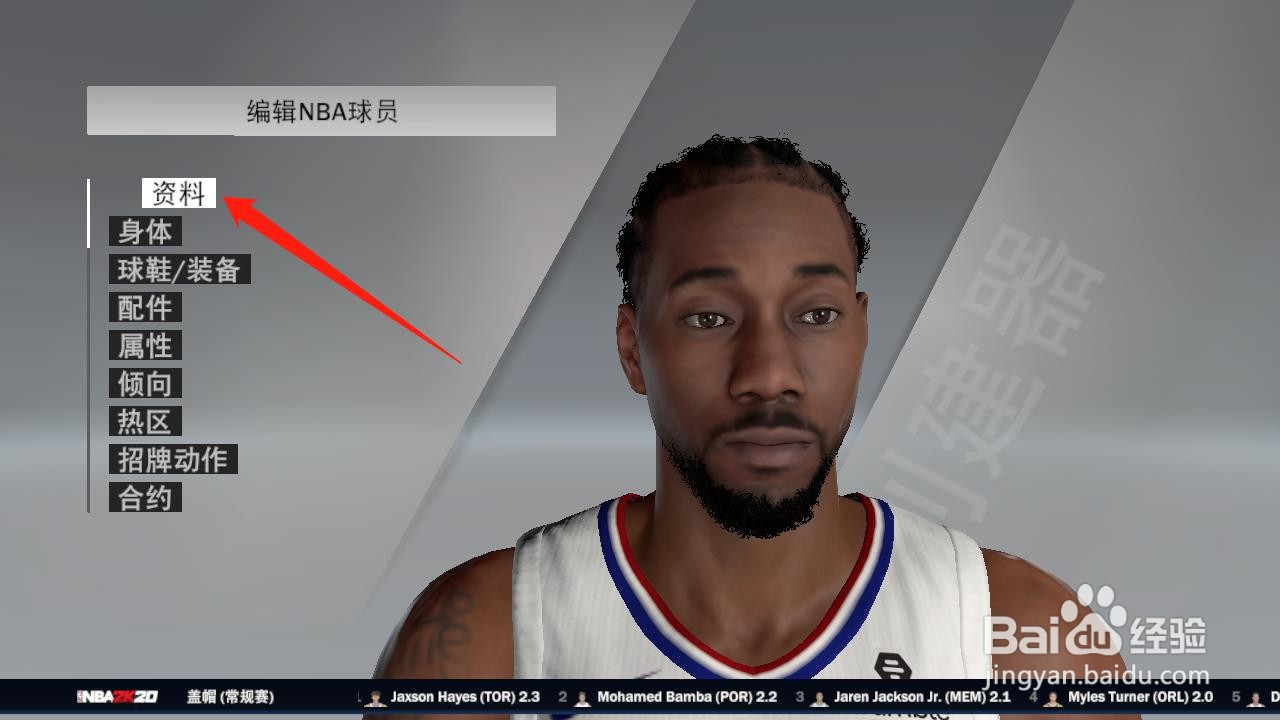Click the 盖帽 (常规赛) ticker label
Screen dimensions: 1280x720
(232, 697)
